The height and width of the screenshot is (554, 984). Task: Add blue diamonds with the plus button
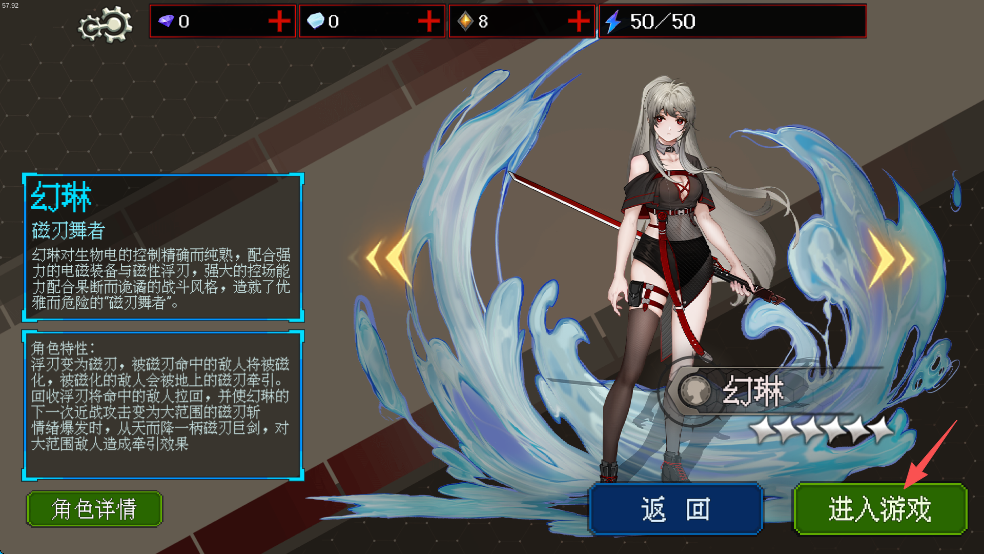point(429,21)
